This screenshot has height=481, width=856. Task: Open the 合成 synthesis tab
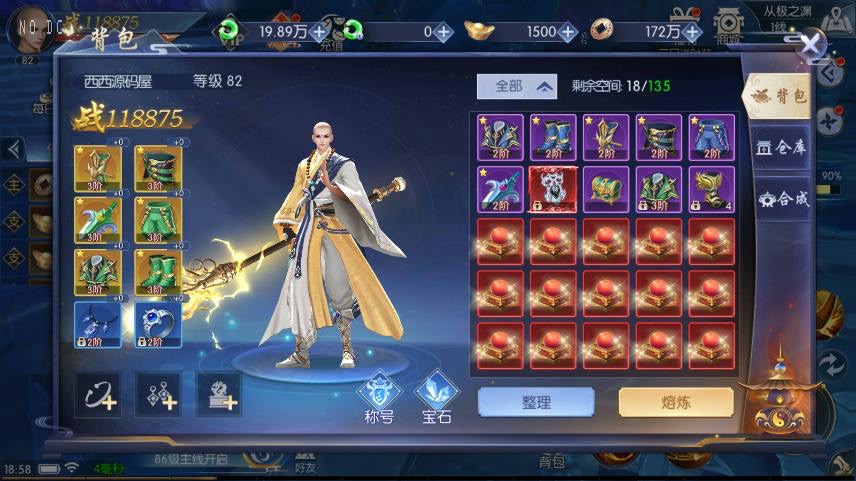pyautogui.click(x=781, y=198)
